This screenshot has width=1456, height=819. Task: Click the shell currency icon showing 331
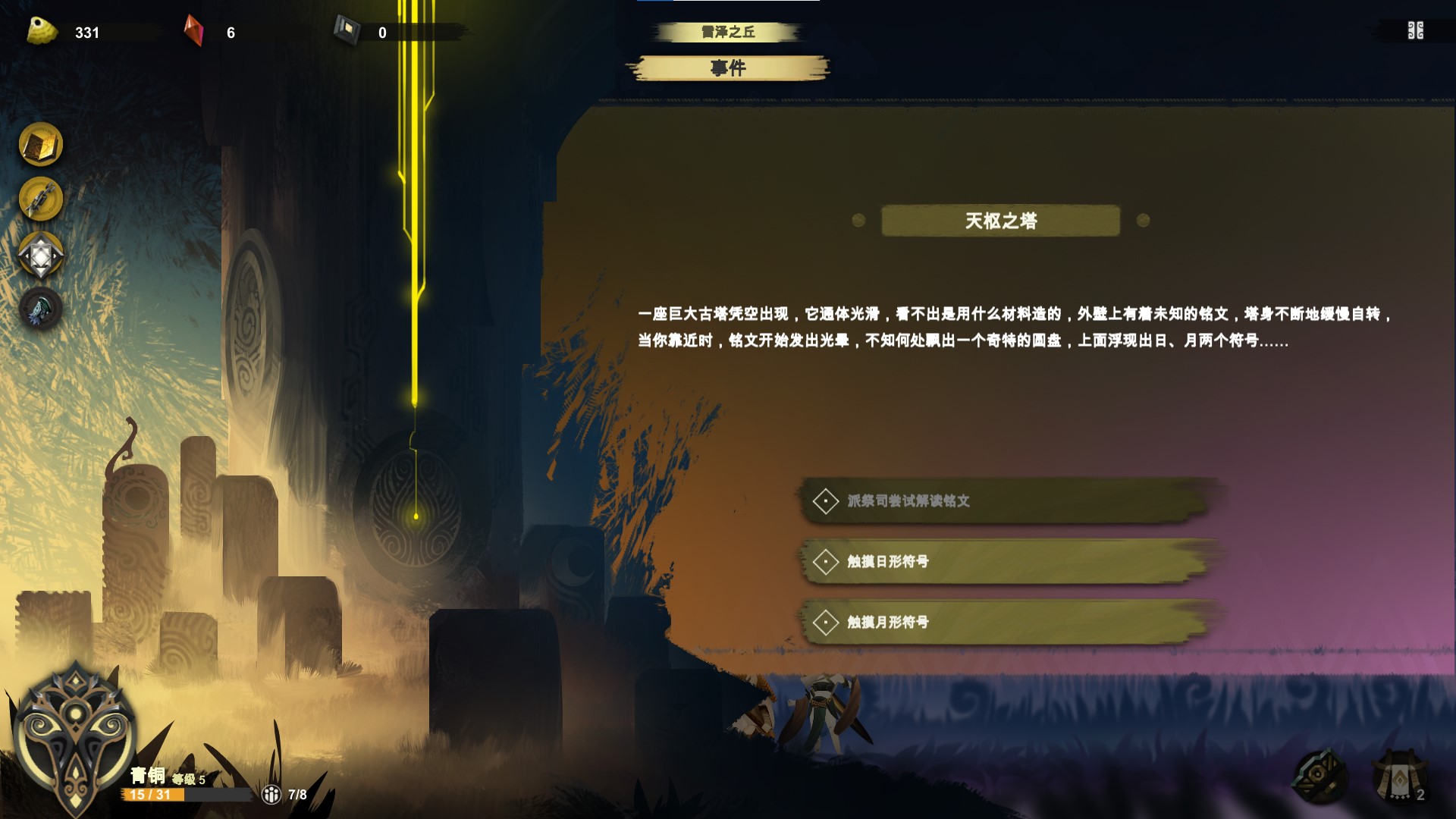(39, 30)
